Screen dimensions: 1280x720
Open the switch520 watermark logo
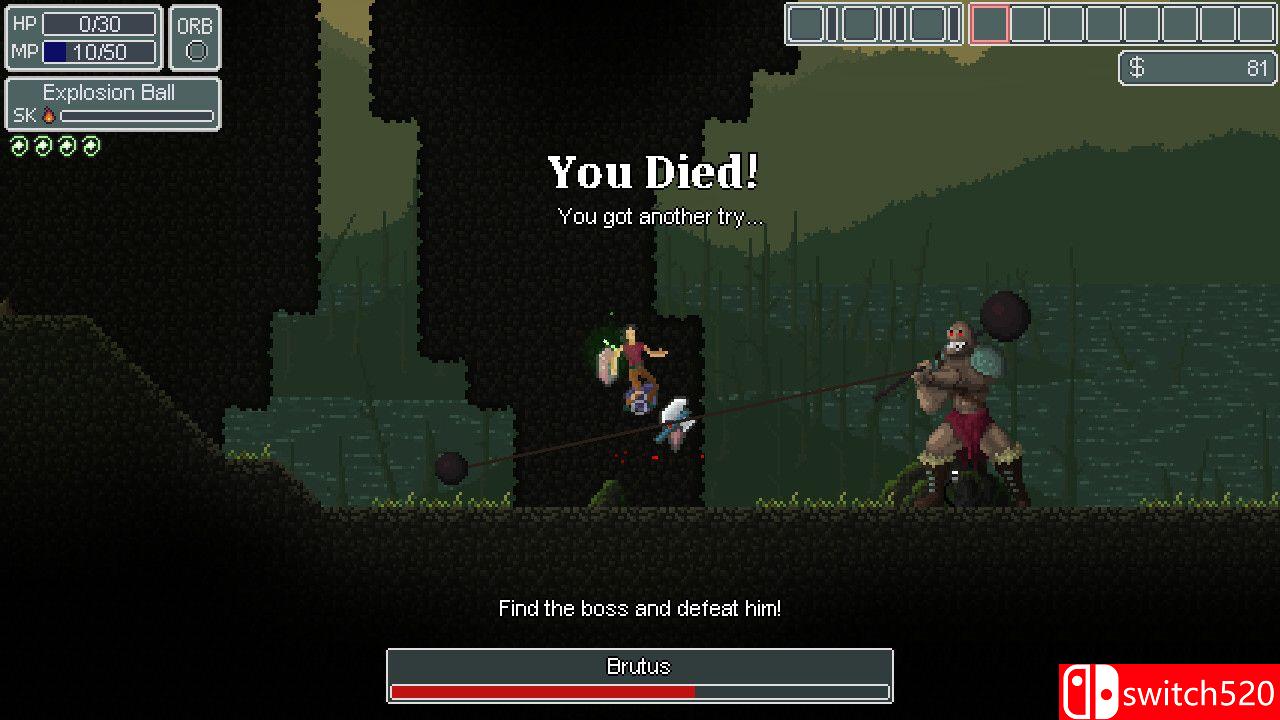point(1169,692)
